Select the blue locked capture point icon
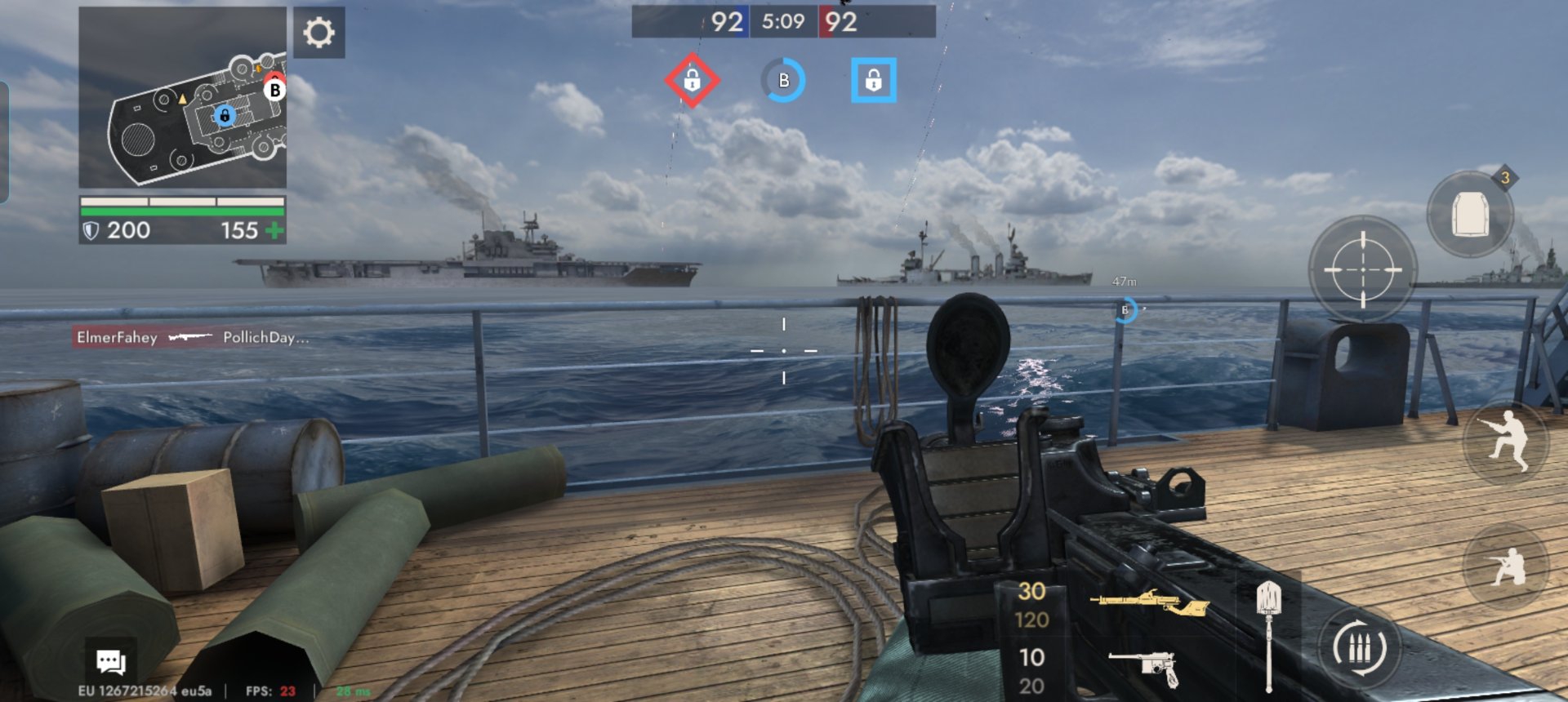 [873, 80]
